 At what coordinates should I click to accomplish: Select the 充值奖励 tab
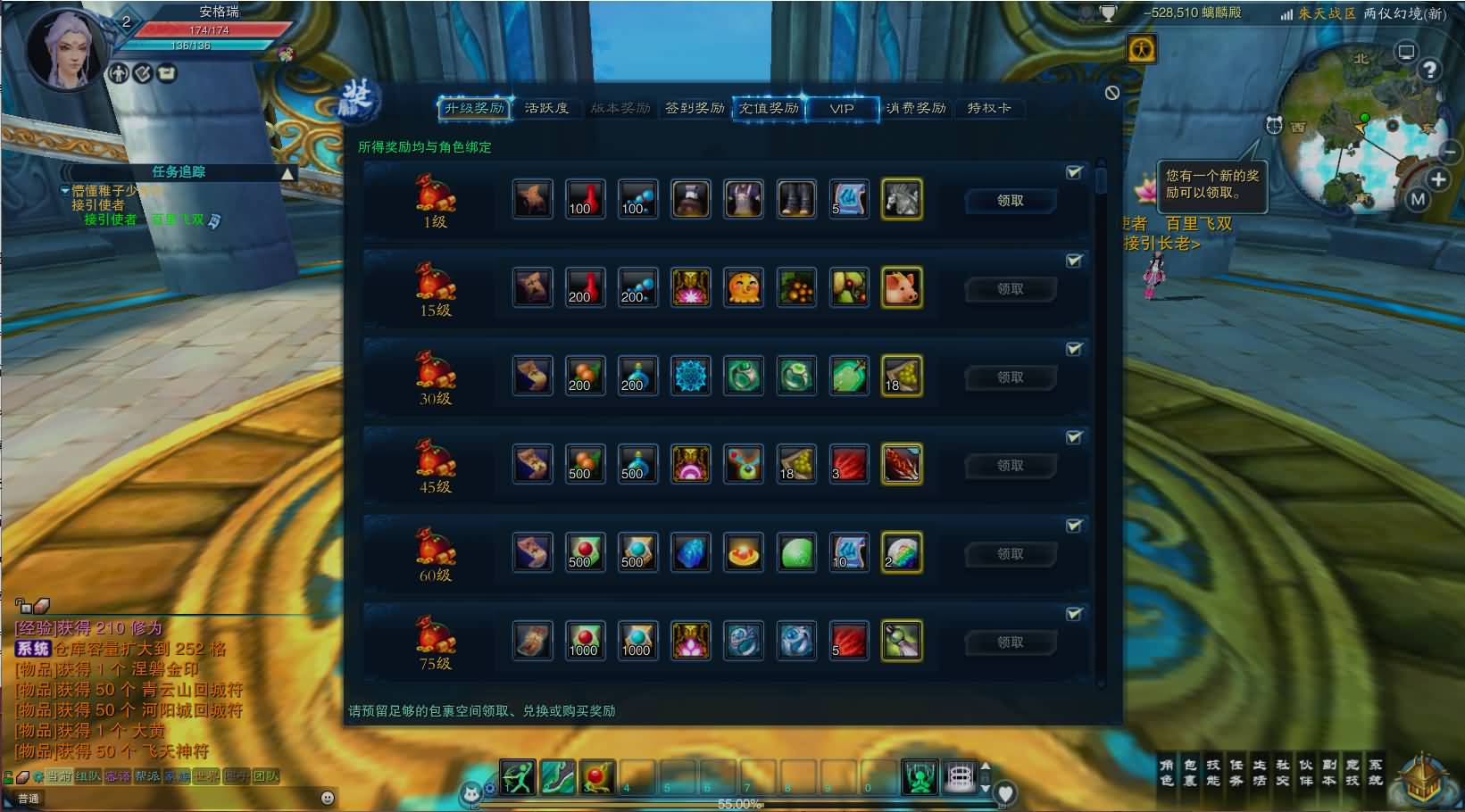click(769, 108)
